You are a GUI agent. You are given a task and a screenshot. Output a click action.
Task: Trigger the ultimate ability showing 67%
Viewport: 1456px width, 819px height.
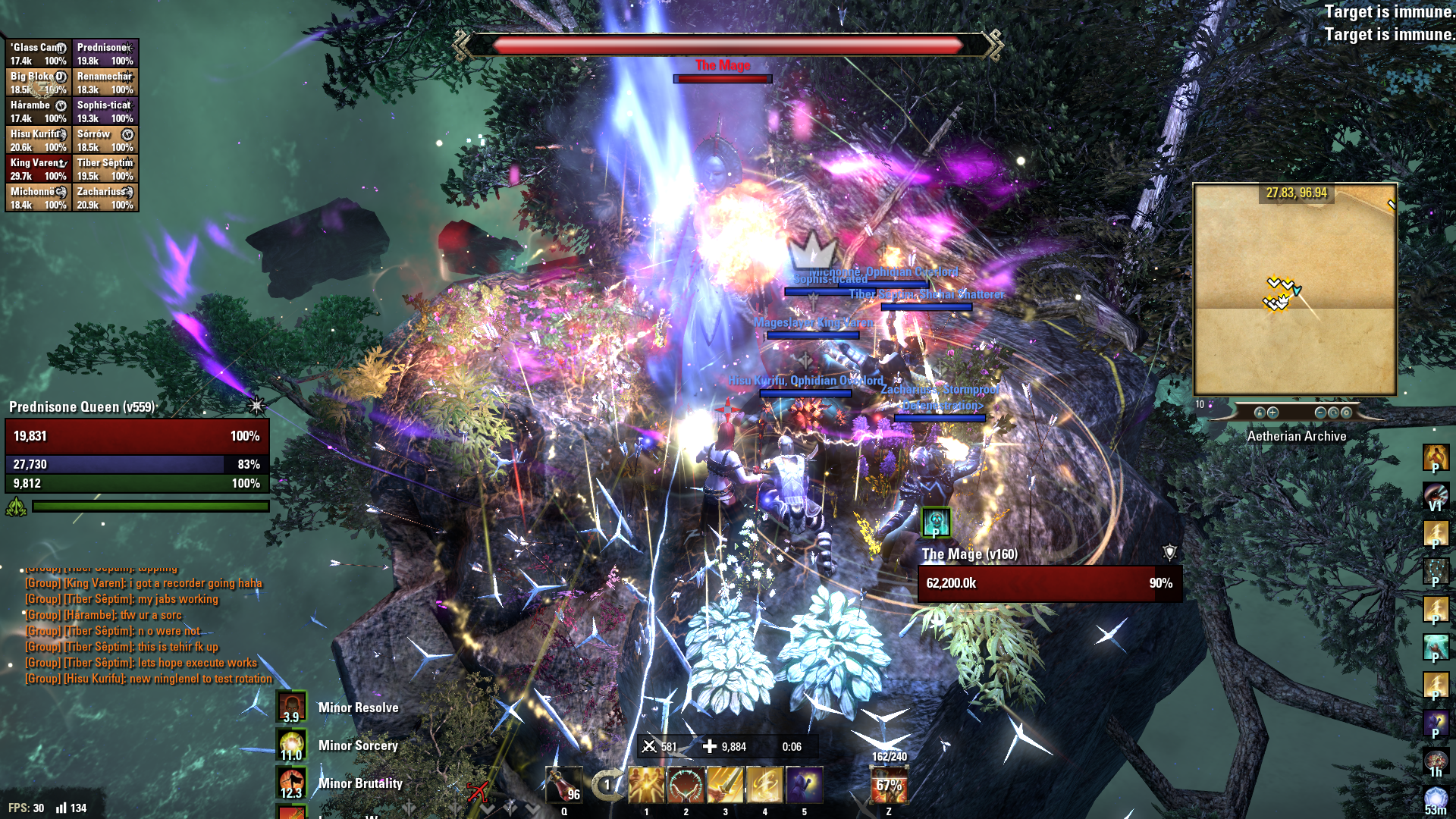point(889,786)
